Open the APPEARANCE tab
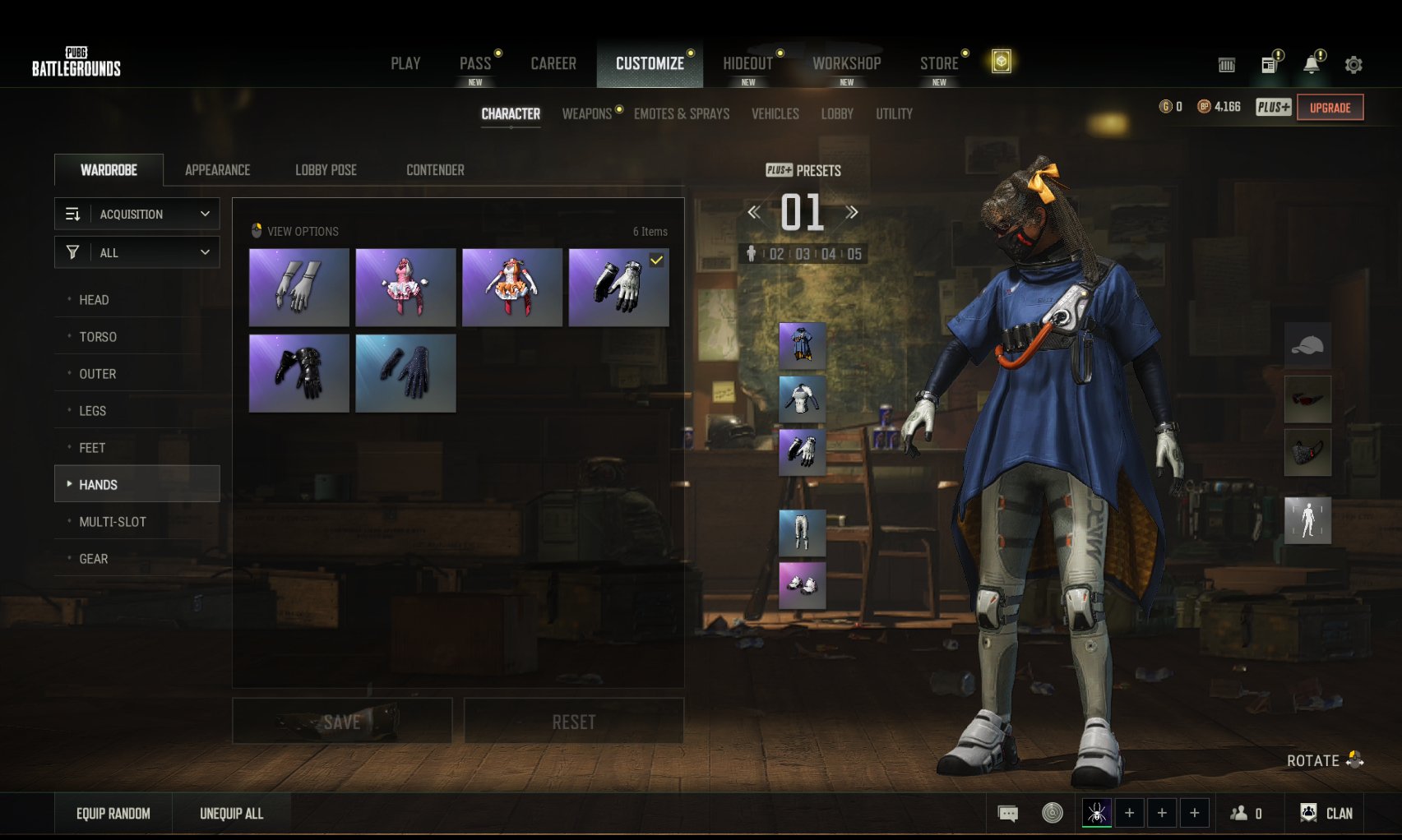Image resolution: width=1402 pixels, height=840 pixels. [217, 170]
